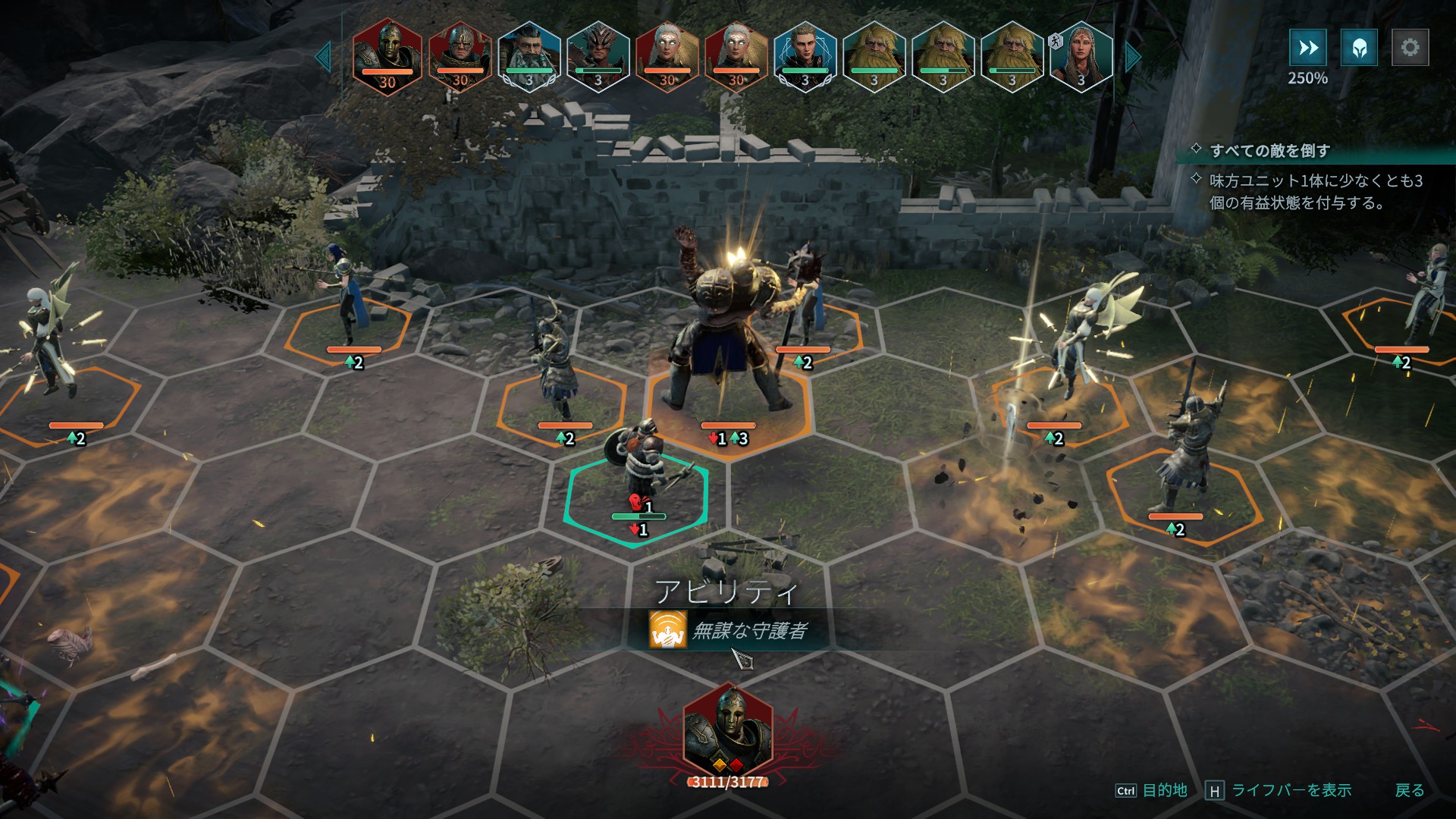Show later turns with right arrow

point(1133,57)
